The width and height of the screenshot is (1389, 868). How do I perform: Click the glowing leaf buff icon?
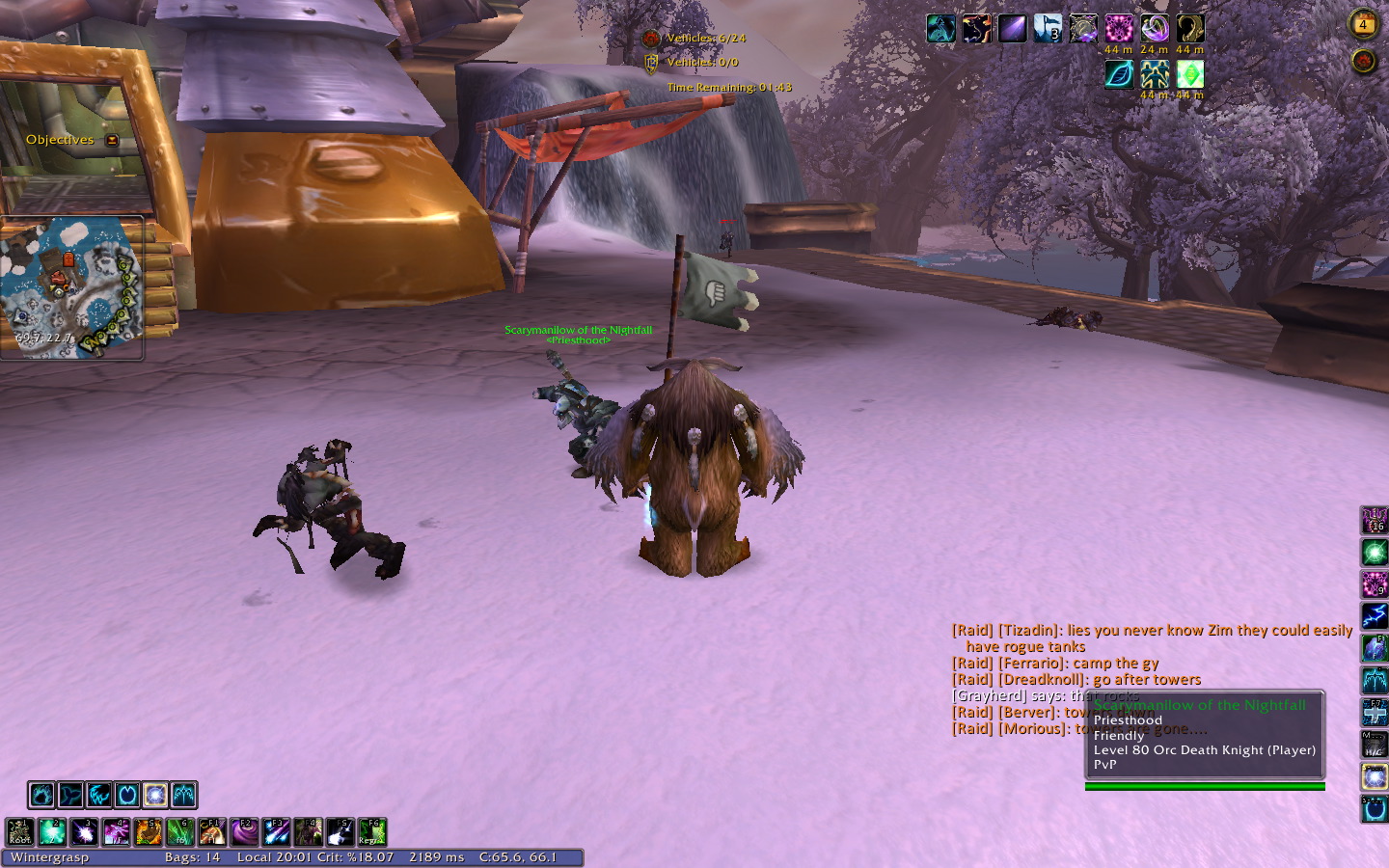tap(1119, 74)
